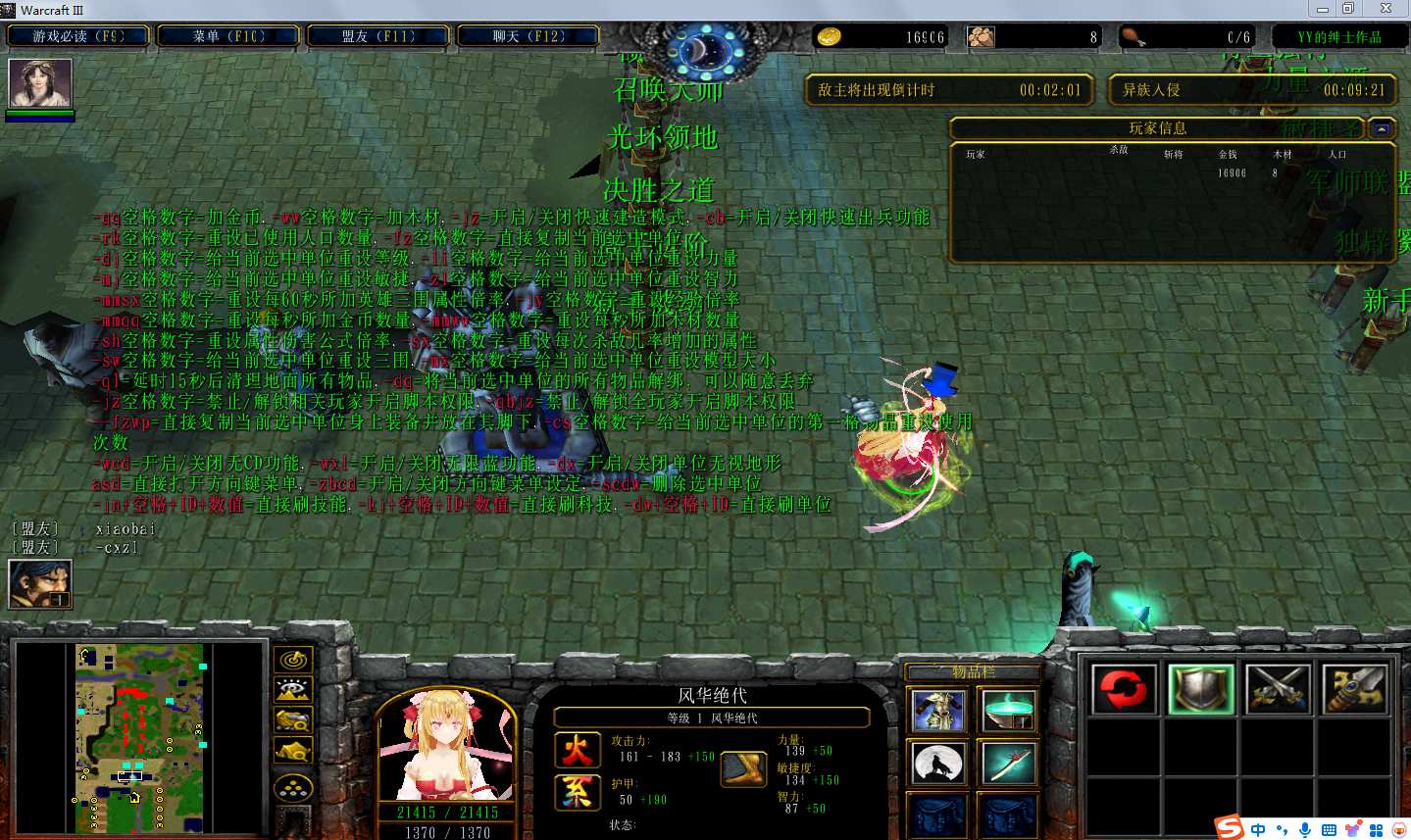
Task: Toggle minimap terrain display button
Action: 293,691
